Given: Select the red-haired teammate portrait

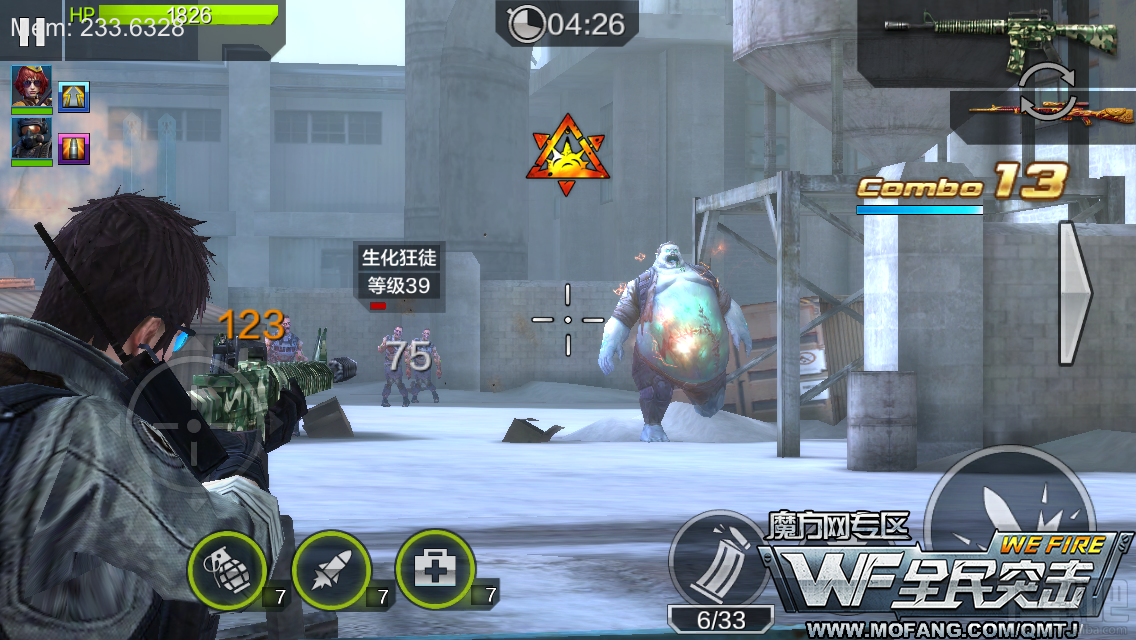Looking at the screenshot, I should click(x=32, y=88).
